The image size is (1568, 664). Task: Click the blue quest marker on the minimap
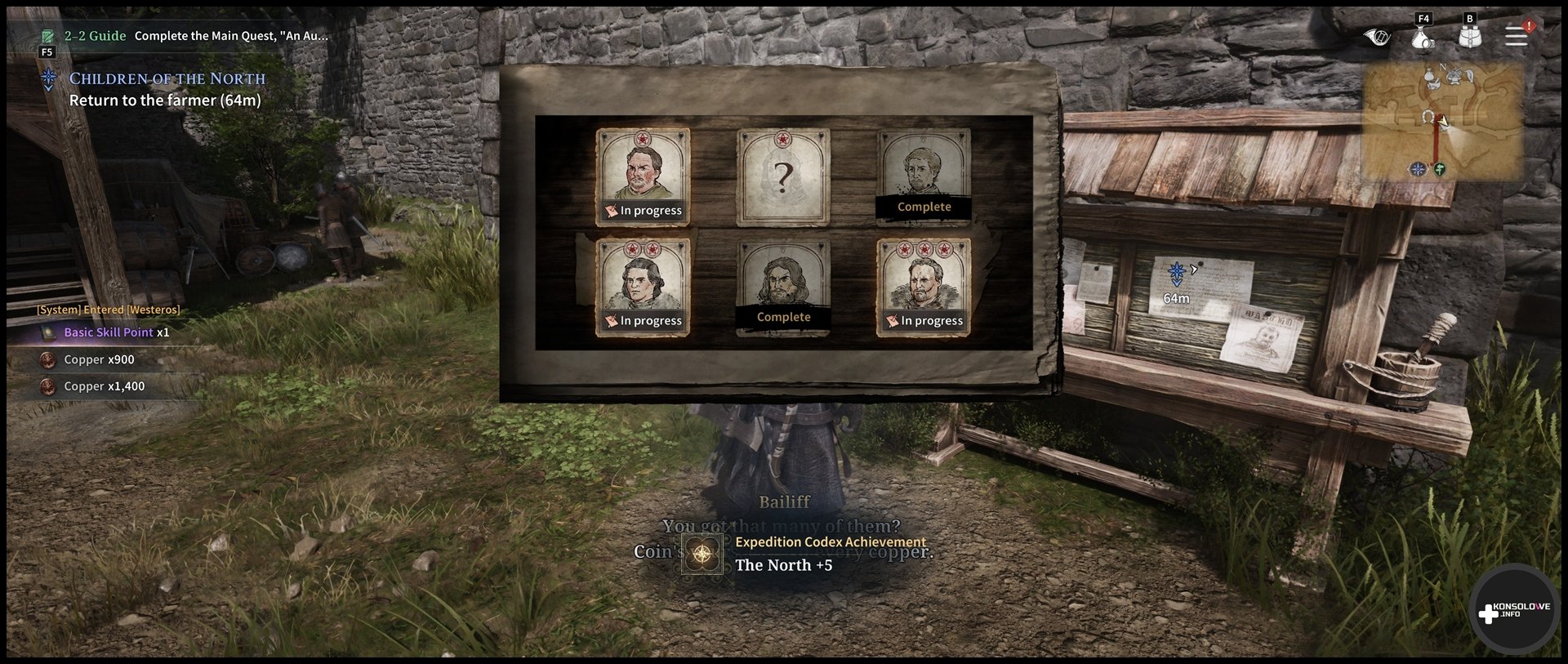(1419, 169)
